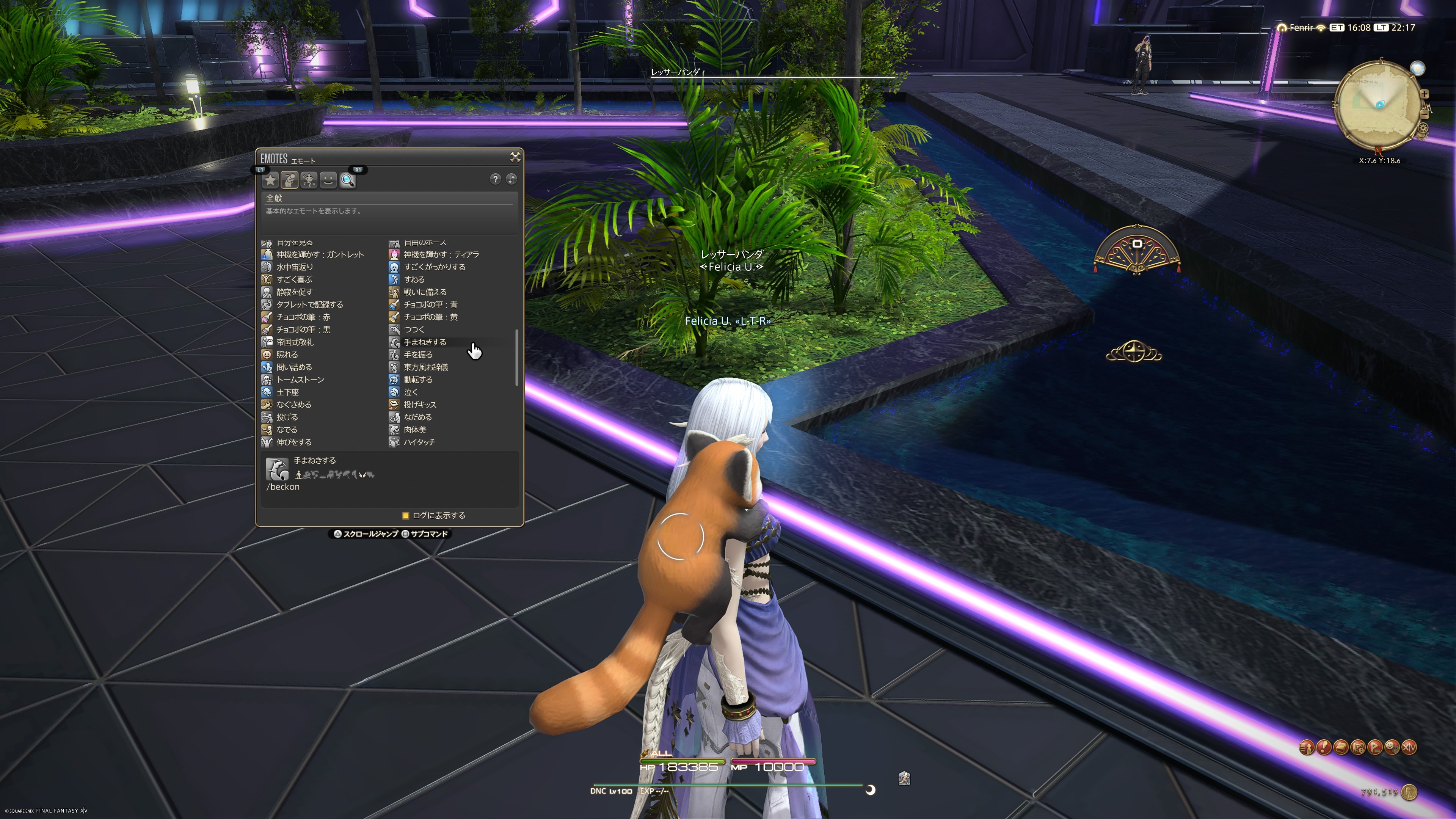
Task: Pick the 投げキッス emote
Action: [x=419, y=405]
